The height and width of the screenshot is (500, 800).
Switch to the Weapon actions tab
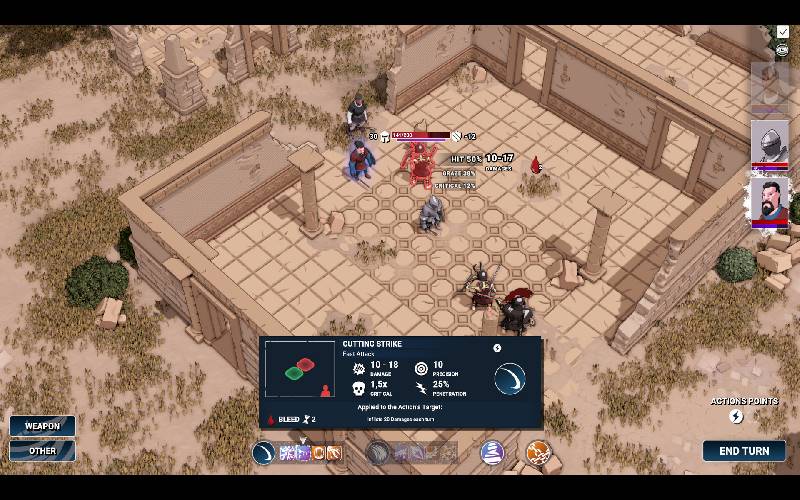42,426
